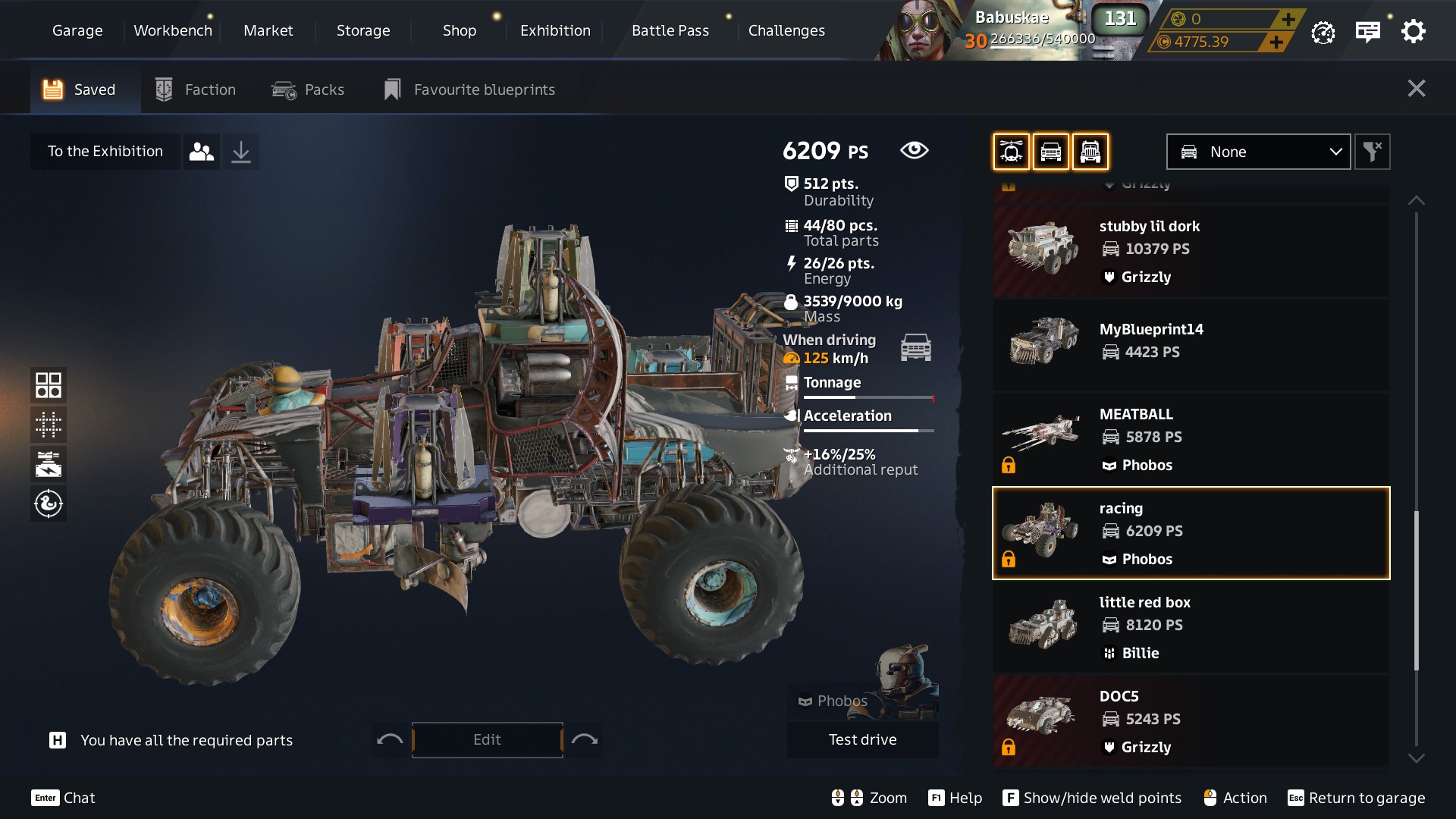This screenshot has height=819, width=1456.
Task: Select the little red box blueprint
Action: pyautogui.click(x=1191, y=627)
